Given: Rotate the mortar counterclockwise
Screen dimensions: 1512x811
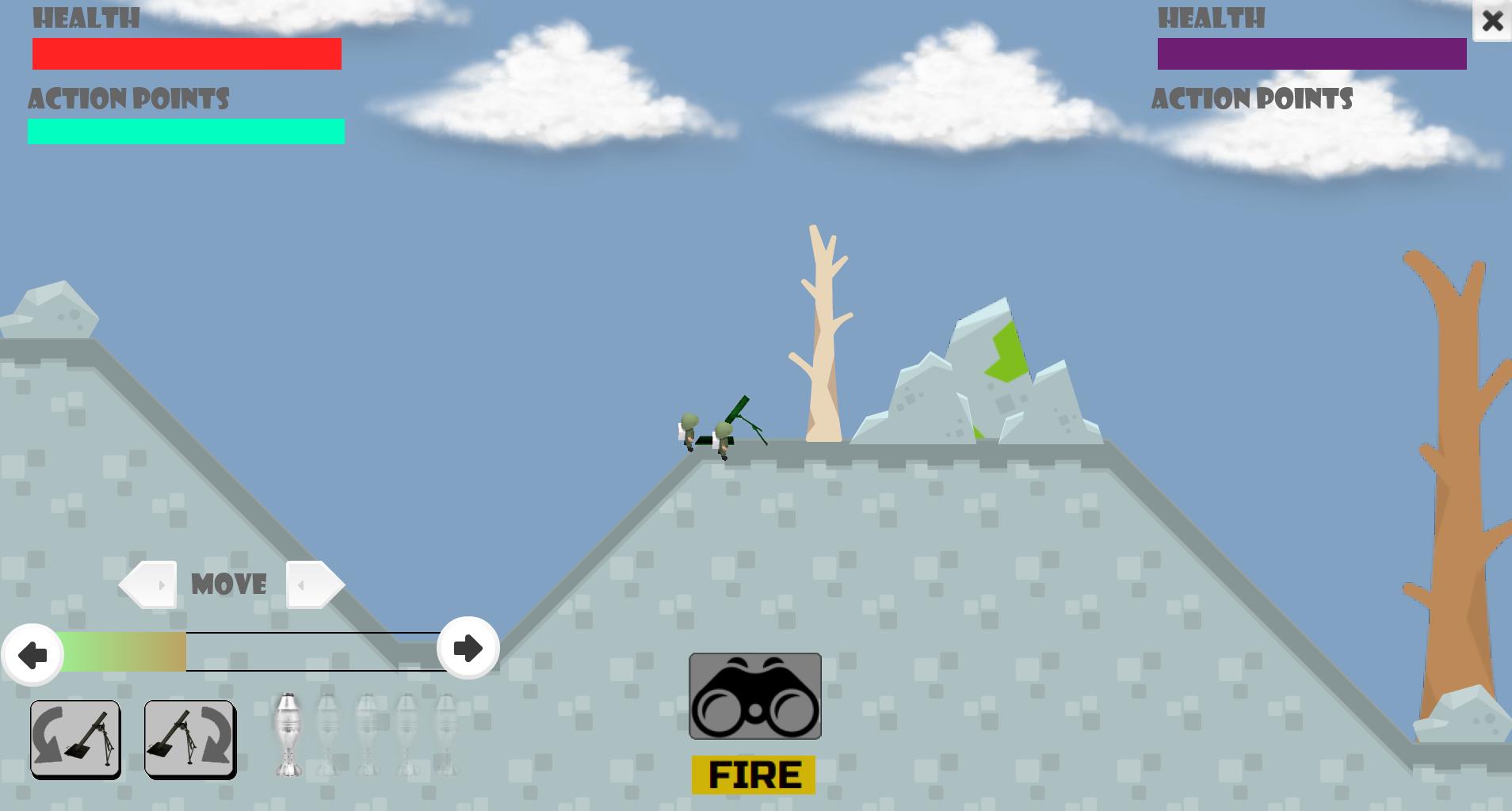Looking at the screenshot, I should 75,739.
